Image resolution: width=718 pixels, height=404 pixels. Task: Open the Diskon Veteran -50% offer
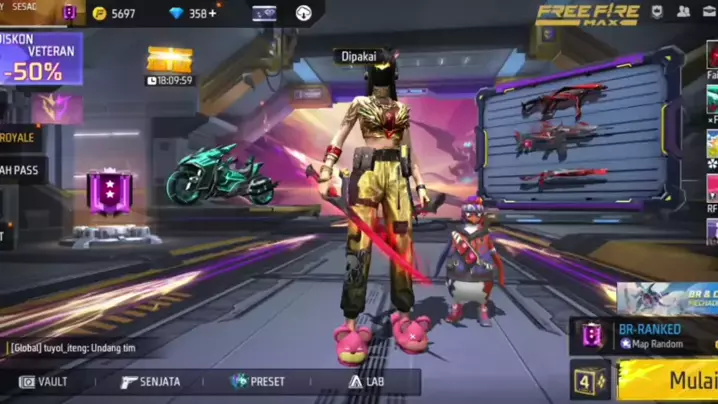click(x=42, y=59)
